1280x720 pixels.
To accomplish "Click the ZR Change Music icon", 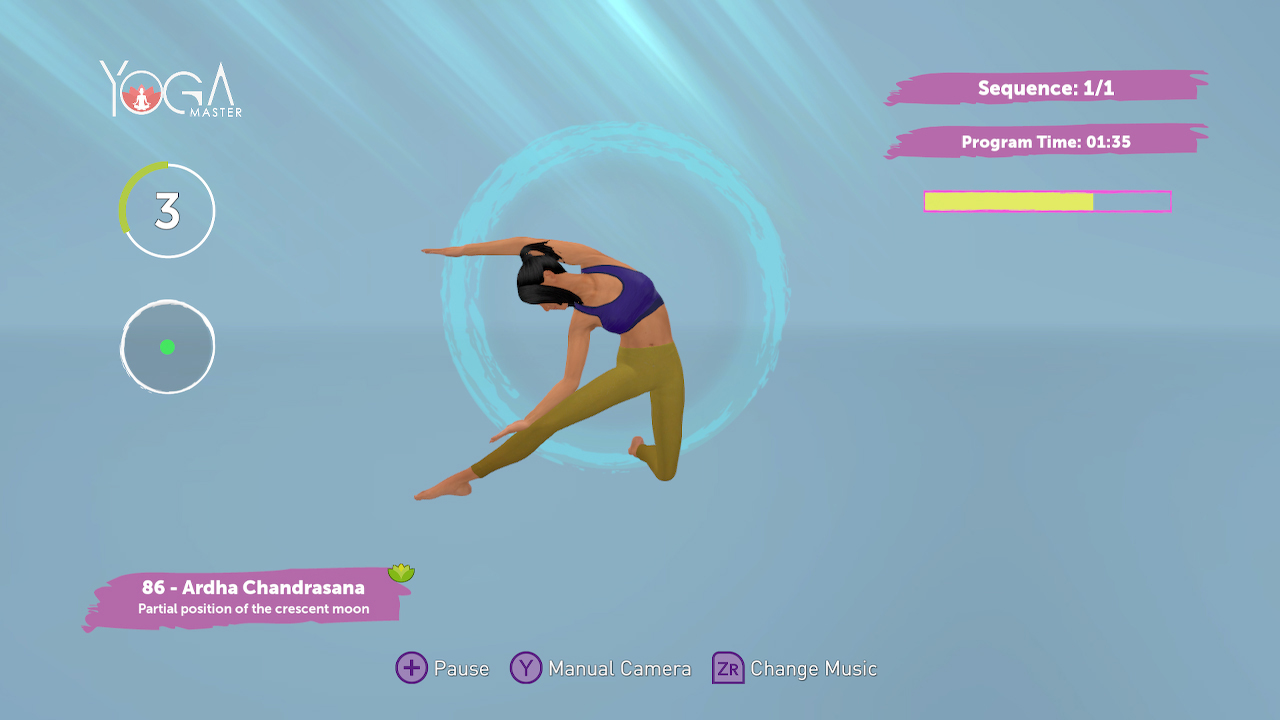I will tap(727, 668).
